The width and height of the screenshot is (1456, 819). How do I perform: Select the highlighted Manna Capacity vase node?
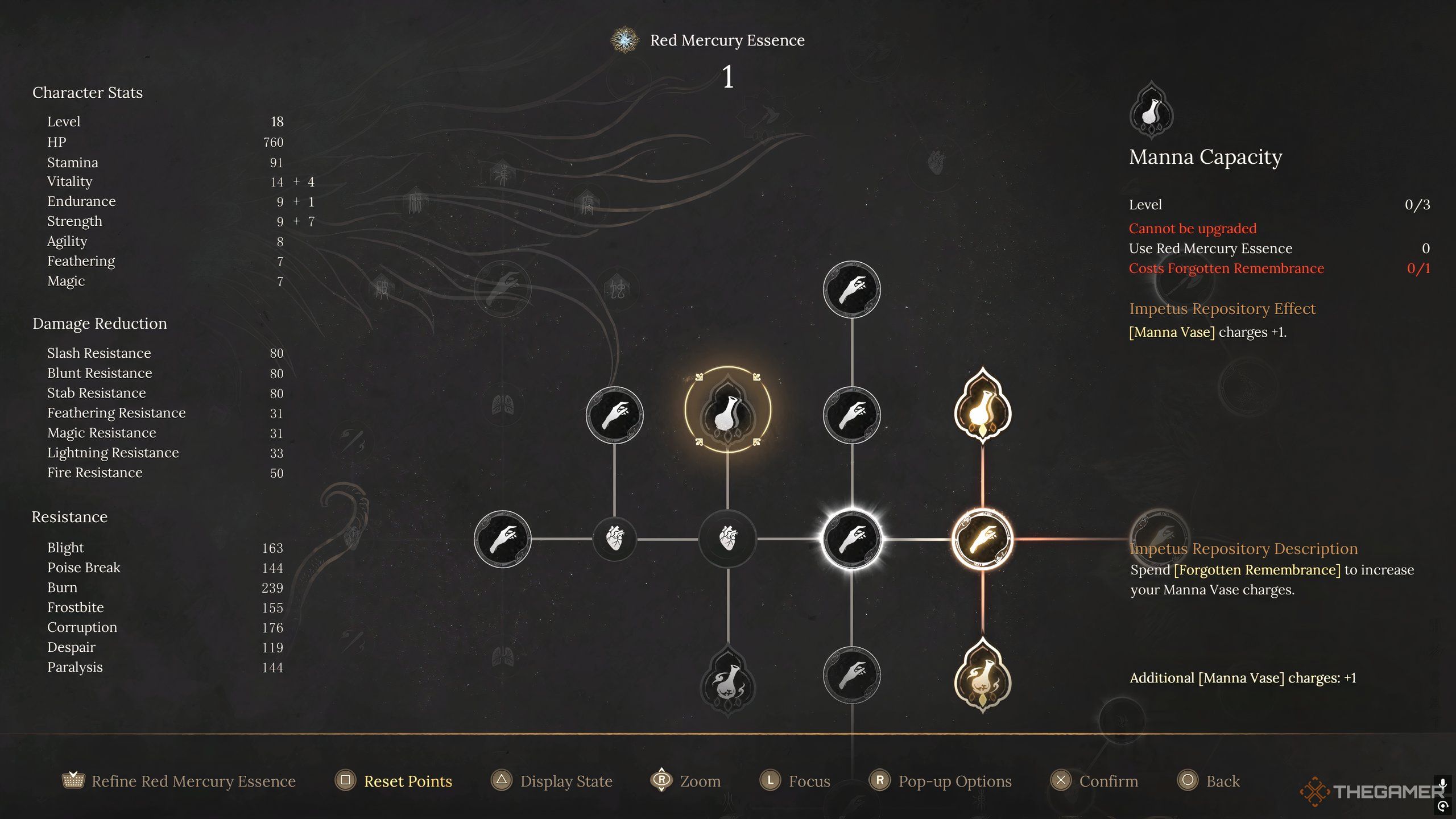pos(727,411)
